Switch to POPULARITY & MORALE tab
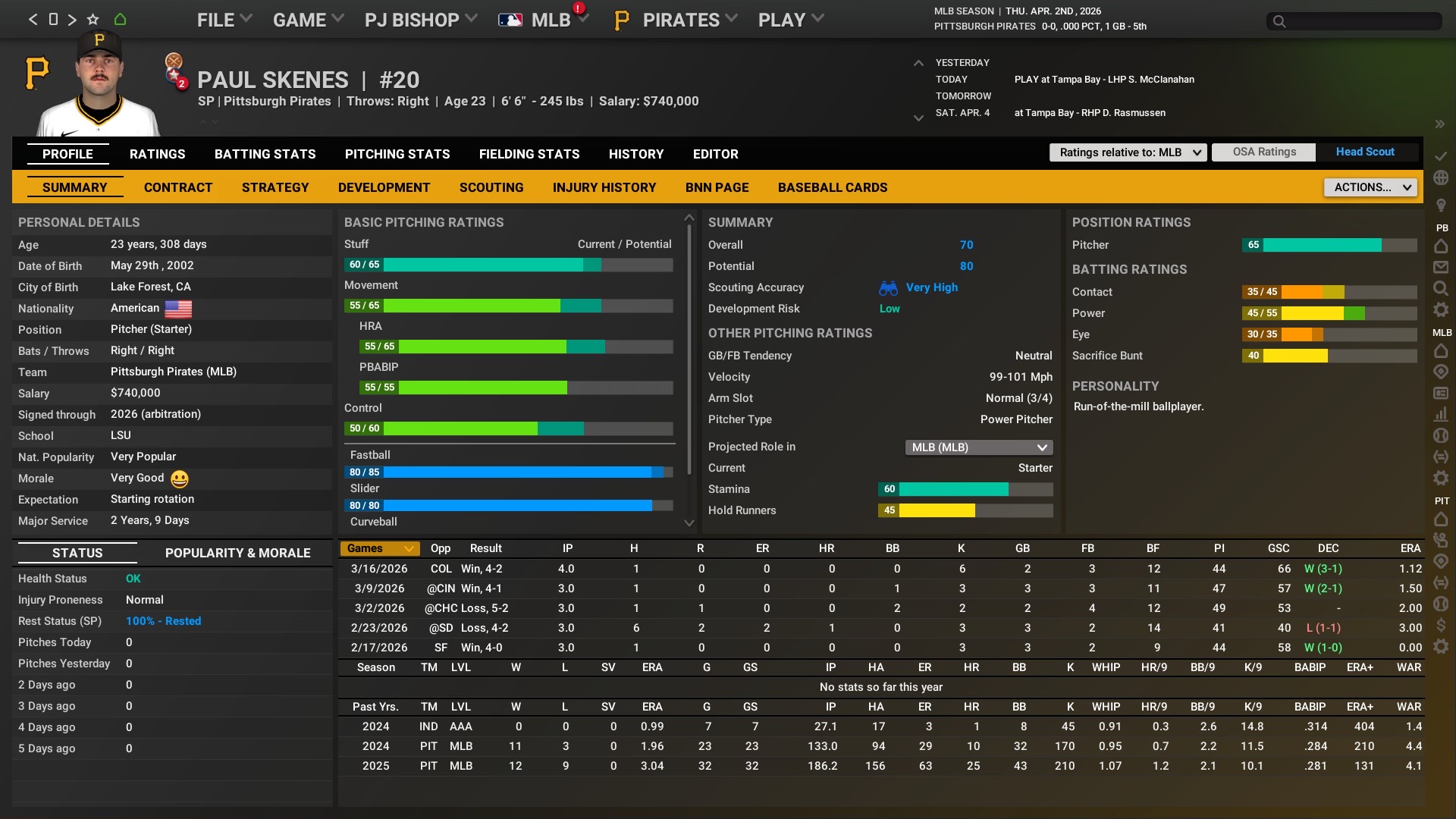1456x819 pixels. coord(237,553)
